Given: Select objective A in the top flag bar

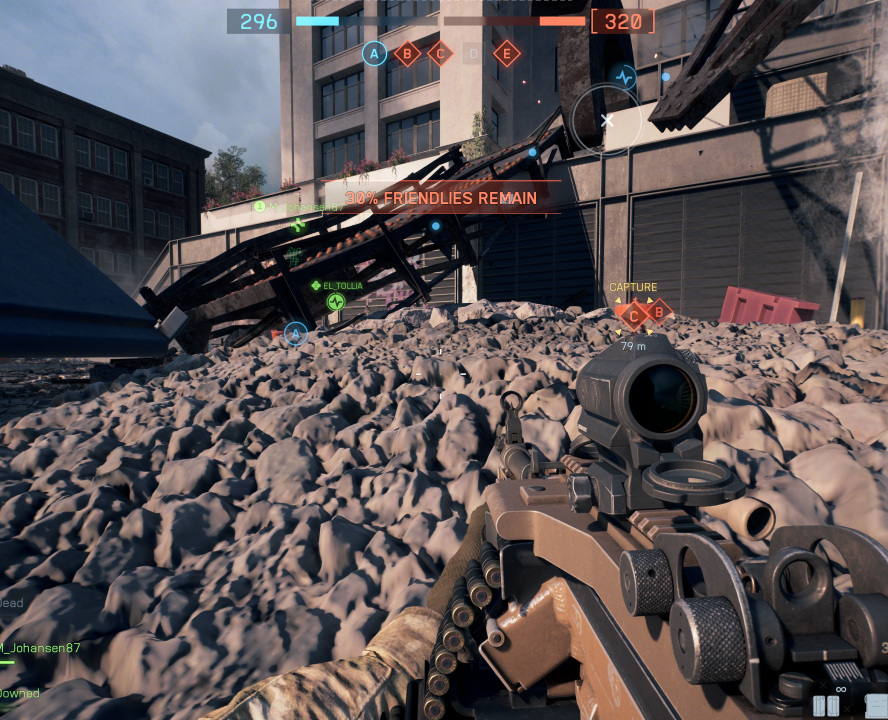Looking at the screenshot, I should [x=374, y=53].
